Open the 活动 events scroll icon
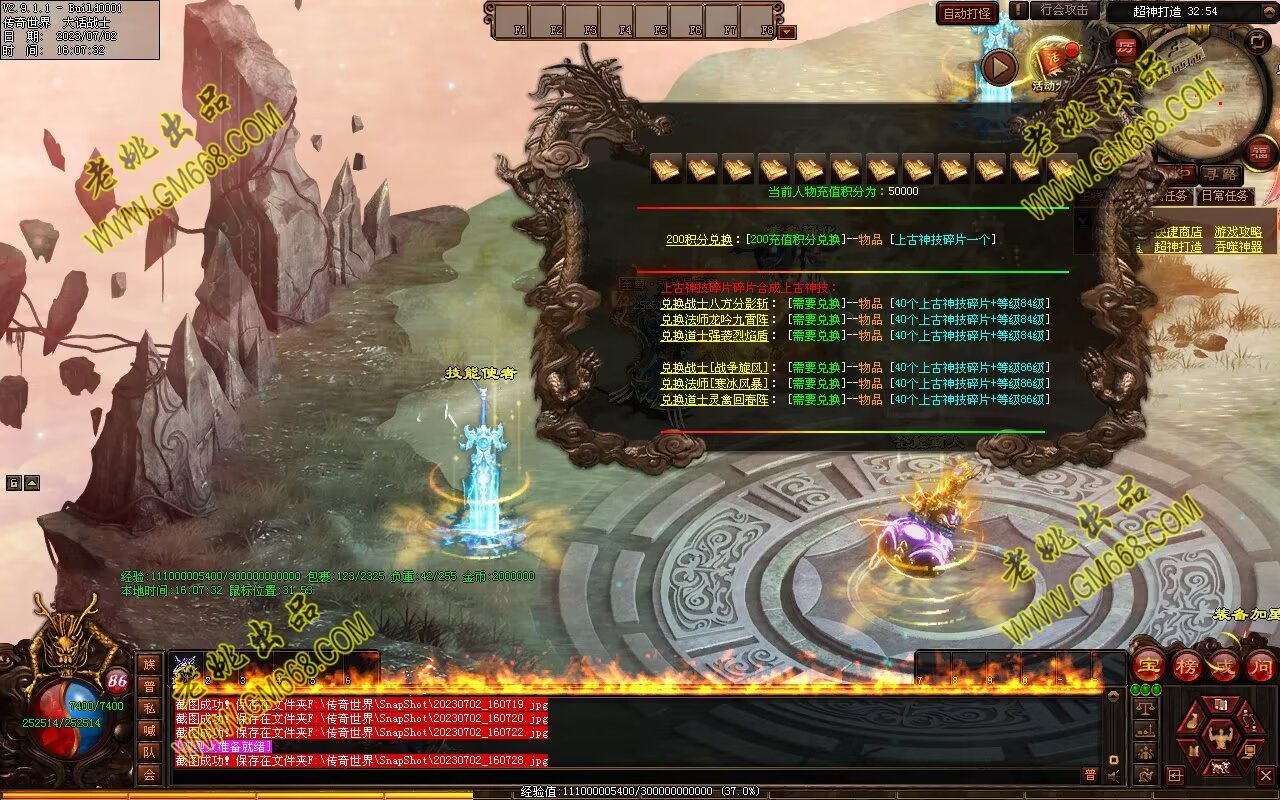1280x800 pixels. click(x=1053, y=62)
